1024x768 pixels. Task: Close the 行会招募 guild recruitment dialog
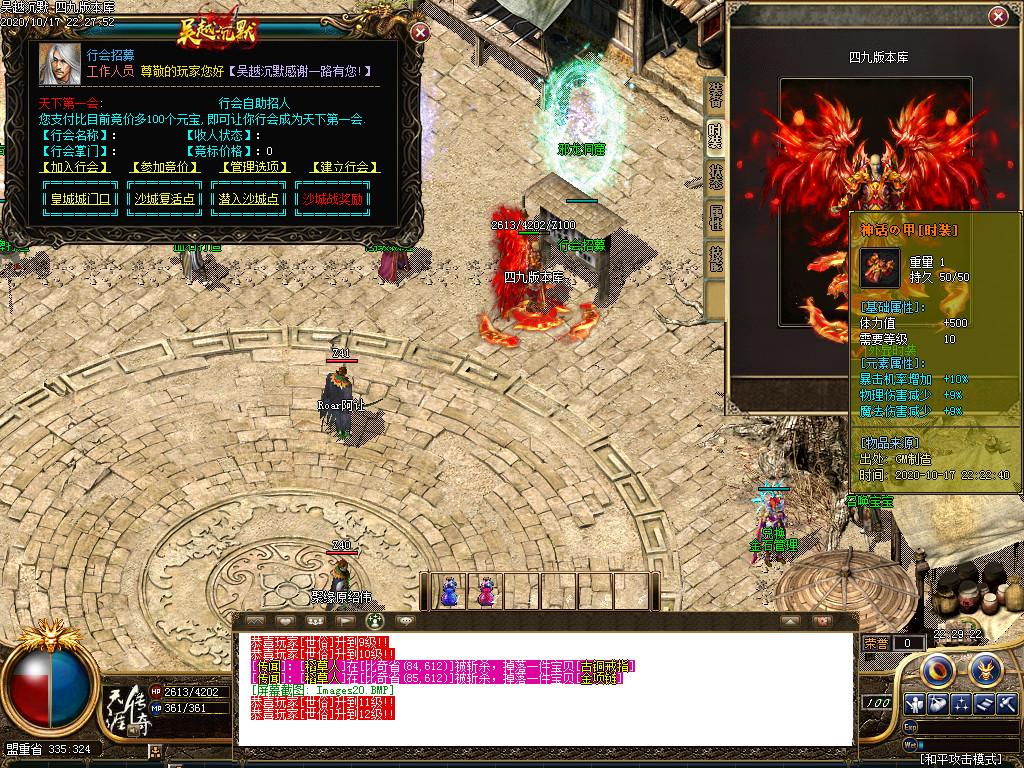point(421,32)
